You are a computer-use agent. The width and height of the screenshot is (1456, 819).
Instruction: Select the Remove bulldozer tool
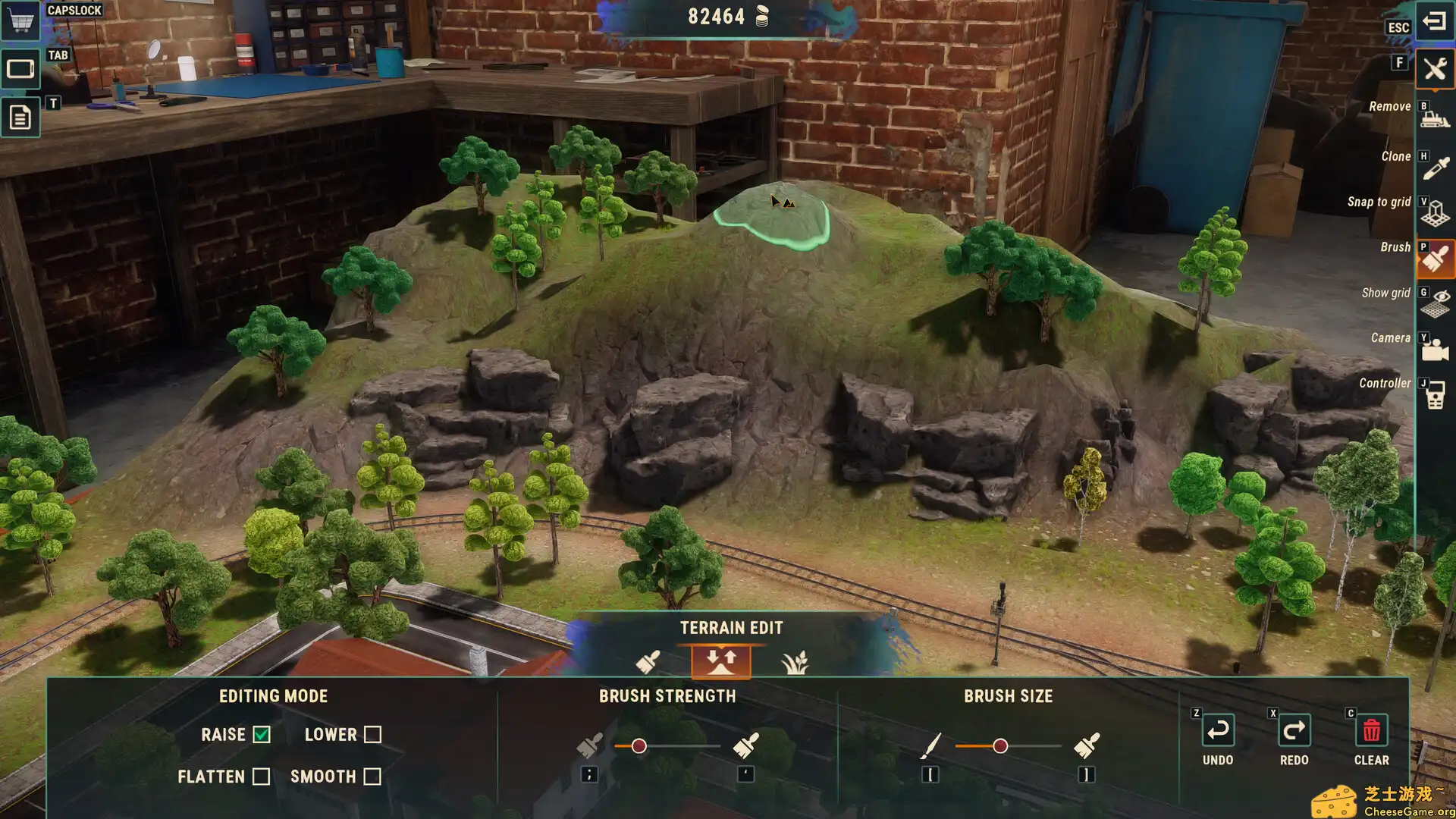(1434, 116)
